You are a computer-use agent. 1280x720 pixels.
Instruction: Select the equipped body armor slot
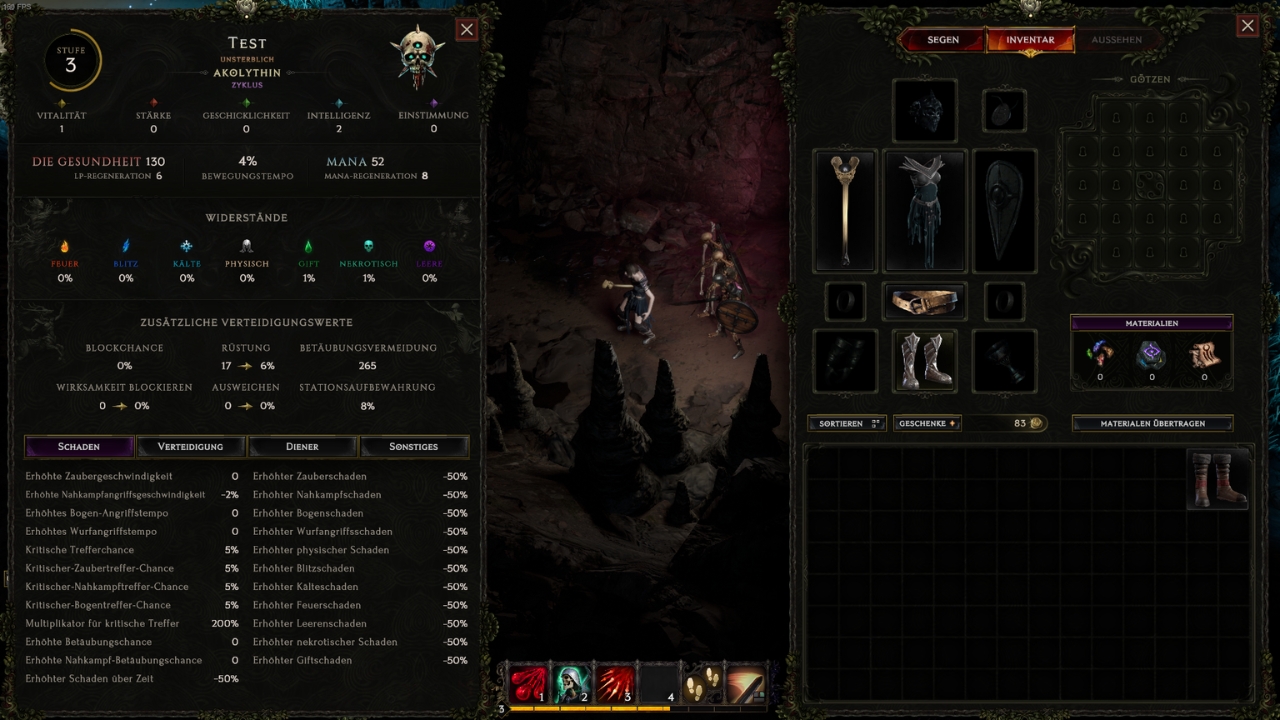925,211
